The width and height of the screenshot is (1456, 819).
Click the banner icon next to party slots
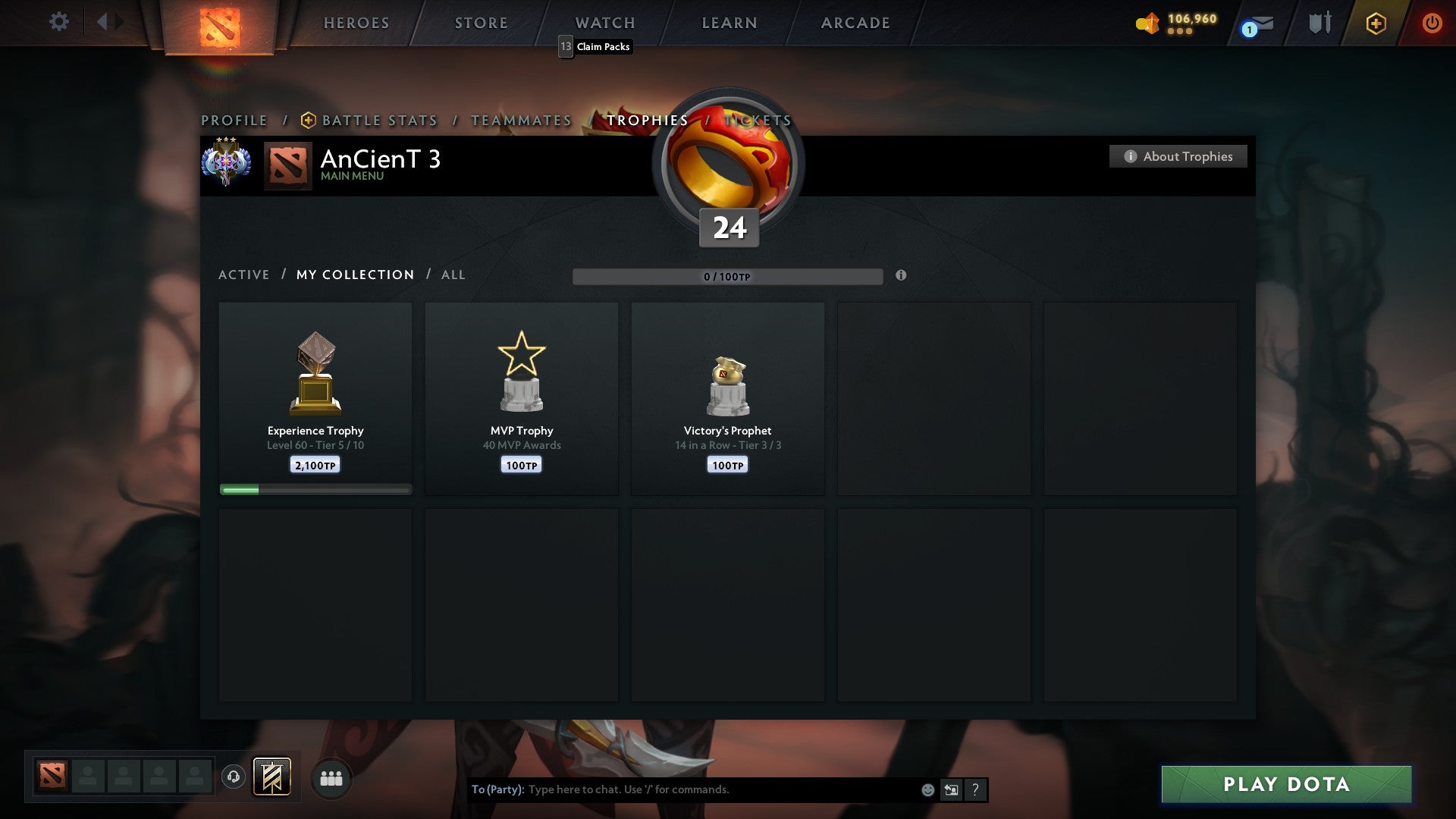(273, 777)
